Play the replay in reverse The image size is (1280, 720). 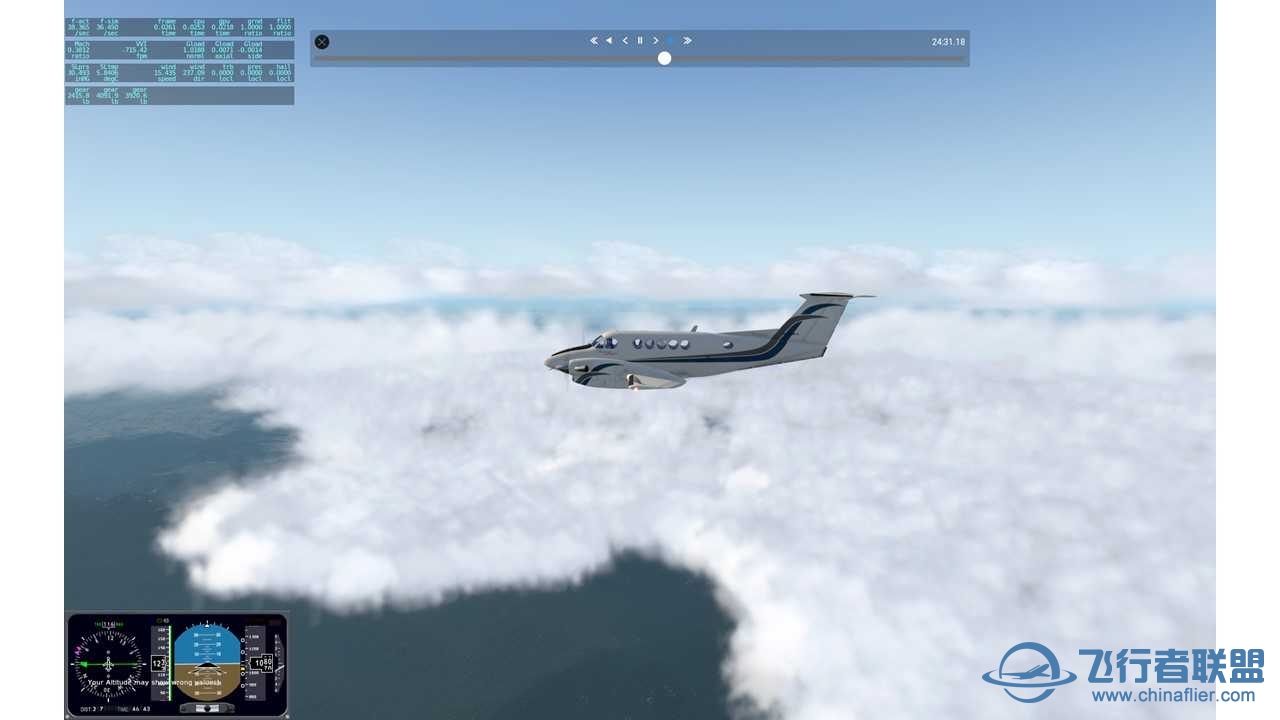click(x=609, y=41)
